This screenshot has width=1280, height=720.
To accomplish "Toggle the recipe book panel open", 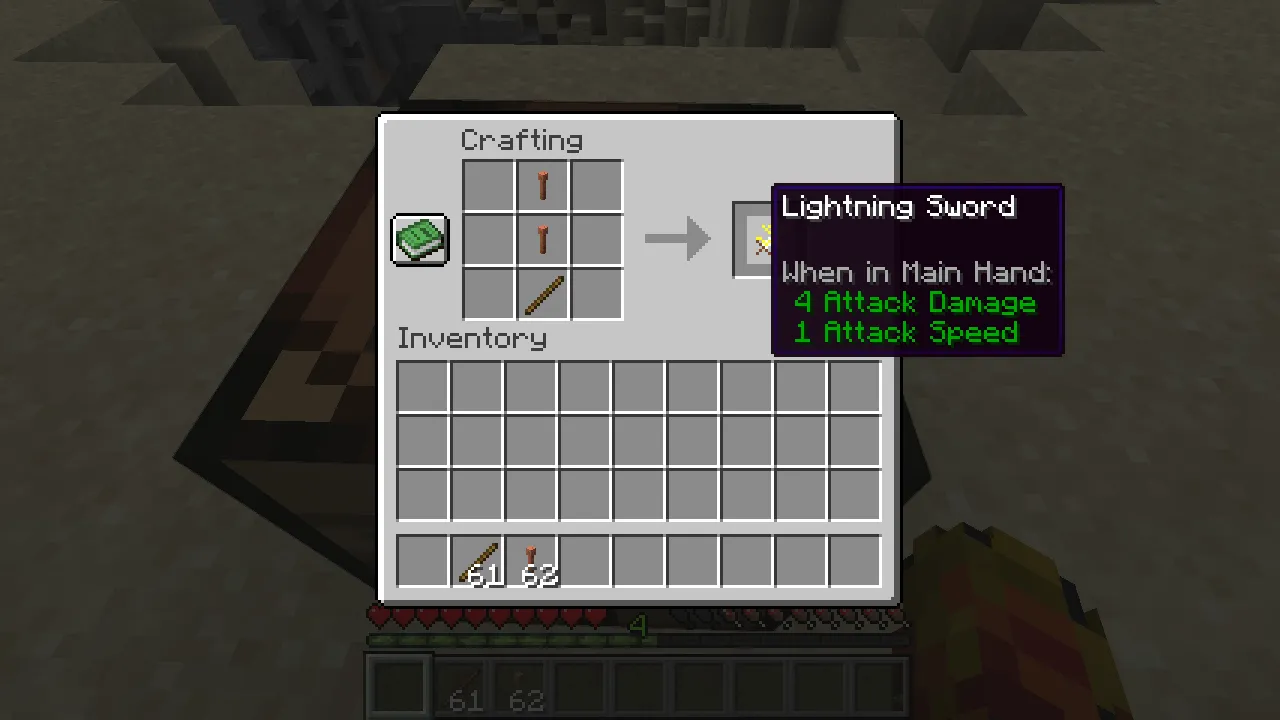I will (419, 239).
